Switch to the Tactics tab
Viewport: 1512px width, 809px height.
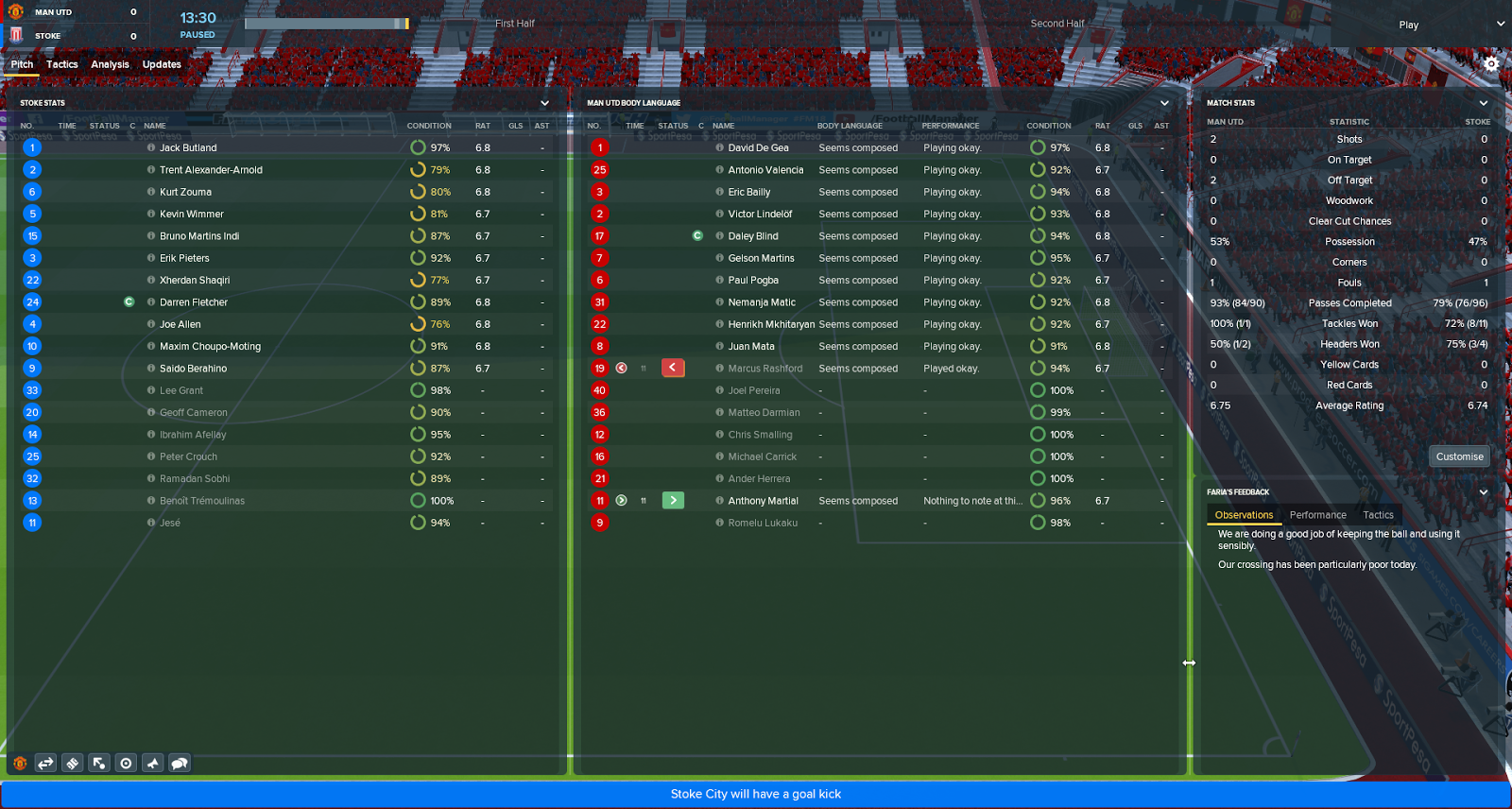point(61,64)
